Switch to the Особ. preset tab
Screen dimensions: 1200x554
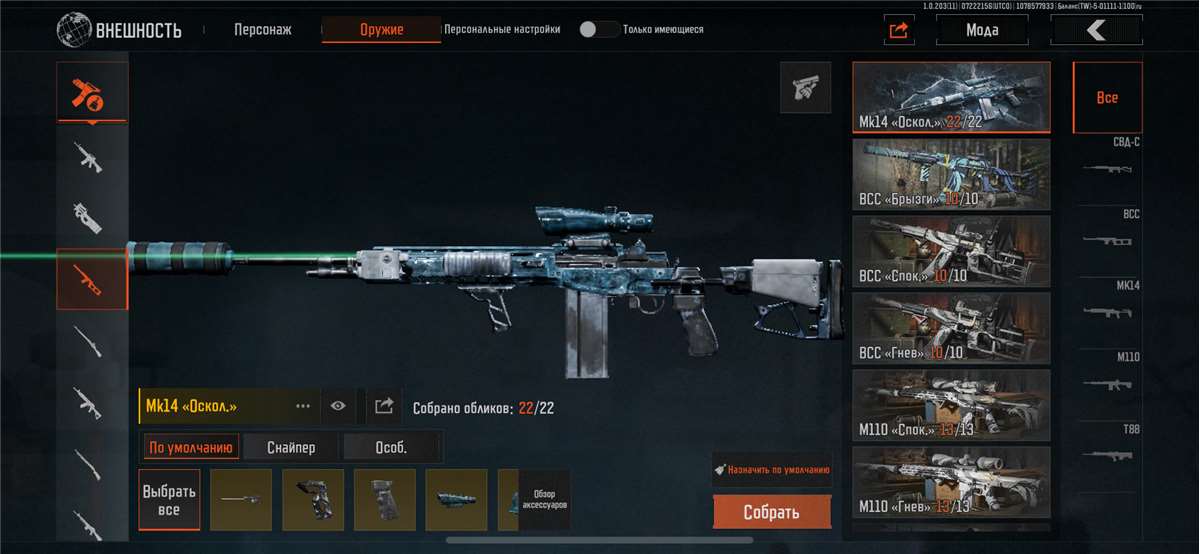391,447
